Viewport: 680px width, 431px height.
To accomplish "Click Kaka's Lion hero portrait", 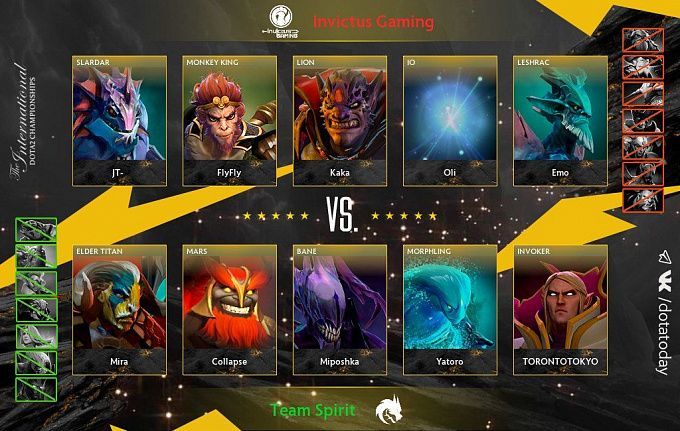I will tap(340, 120).
